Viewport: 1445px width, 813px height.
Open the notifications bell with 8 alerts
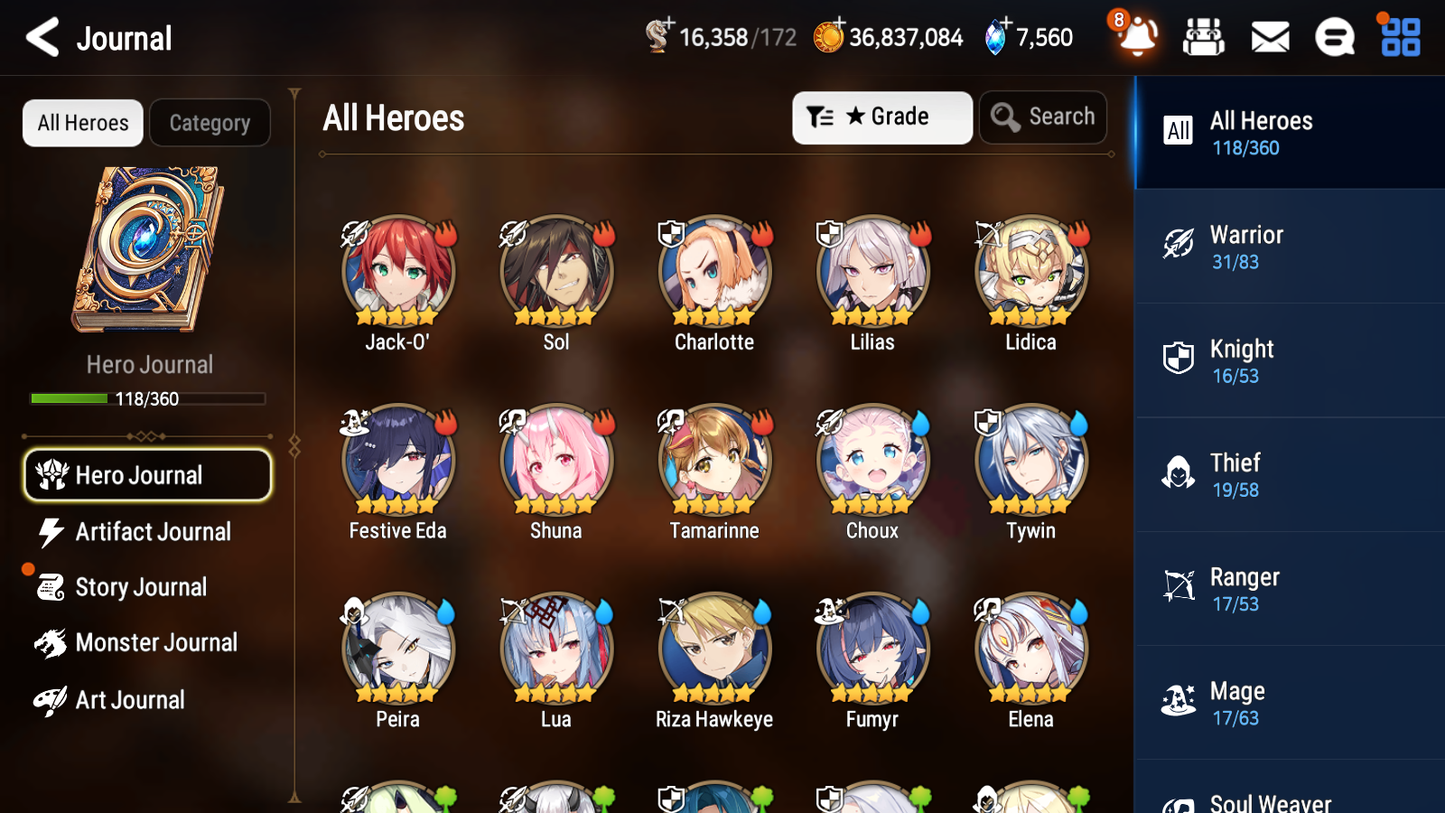click(x=1138, y=37)
